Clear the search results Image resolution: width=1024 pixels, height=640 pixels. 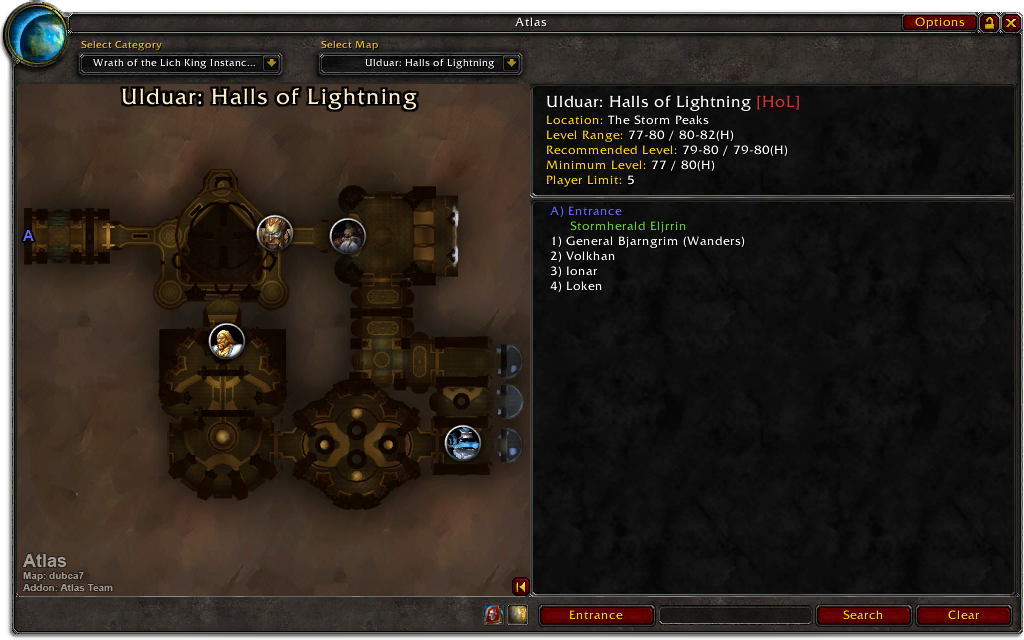click(x=963, y=615)
